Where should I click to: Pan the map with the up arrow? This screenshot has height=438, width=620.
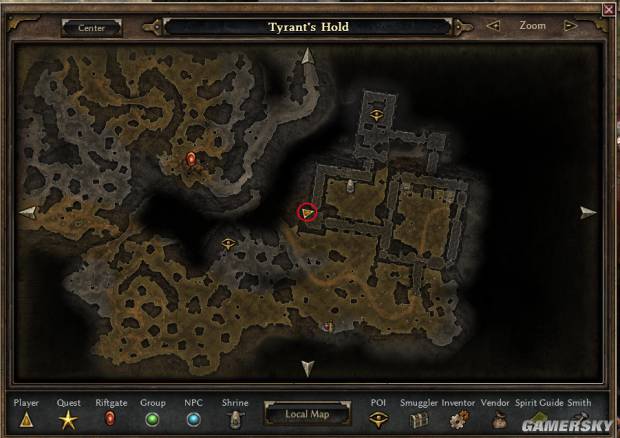pyautogui.click(x=307, y=57)
